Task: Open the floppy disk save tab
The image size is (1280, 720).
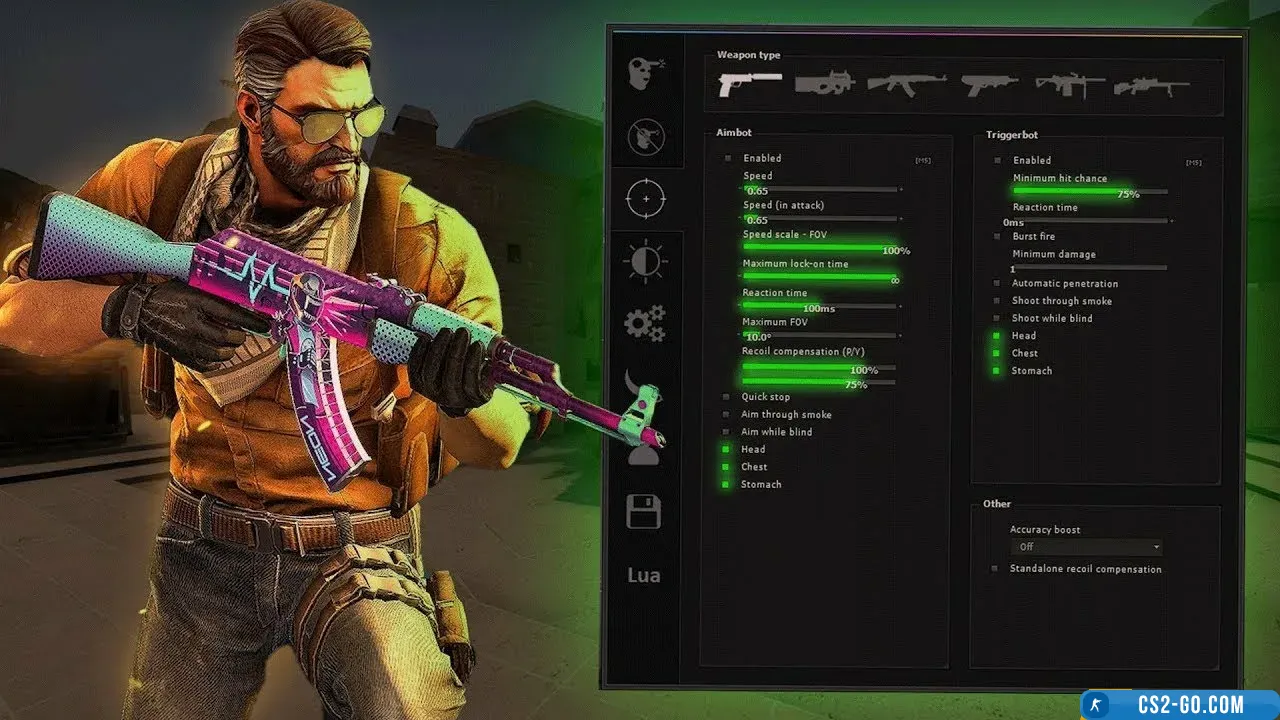Action: click(644, 511)
